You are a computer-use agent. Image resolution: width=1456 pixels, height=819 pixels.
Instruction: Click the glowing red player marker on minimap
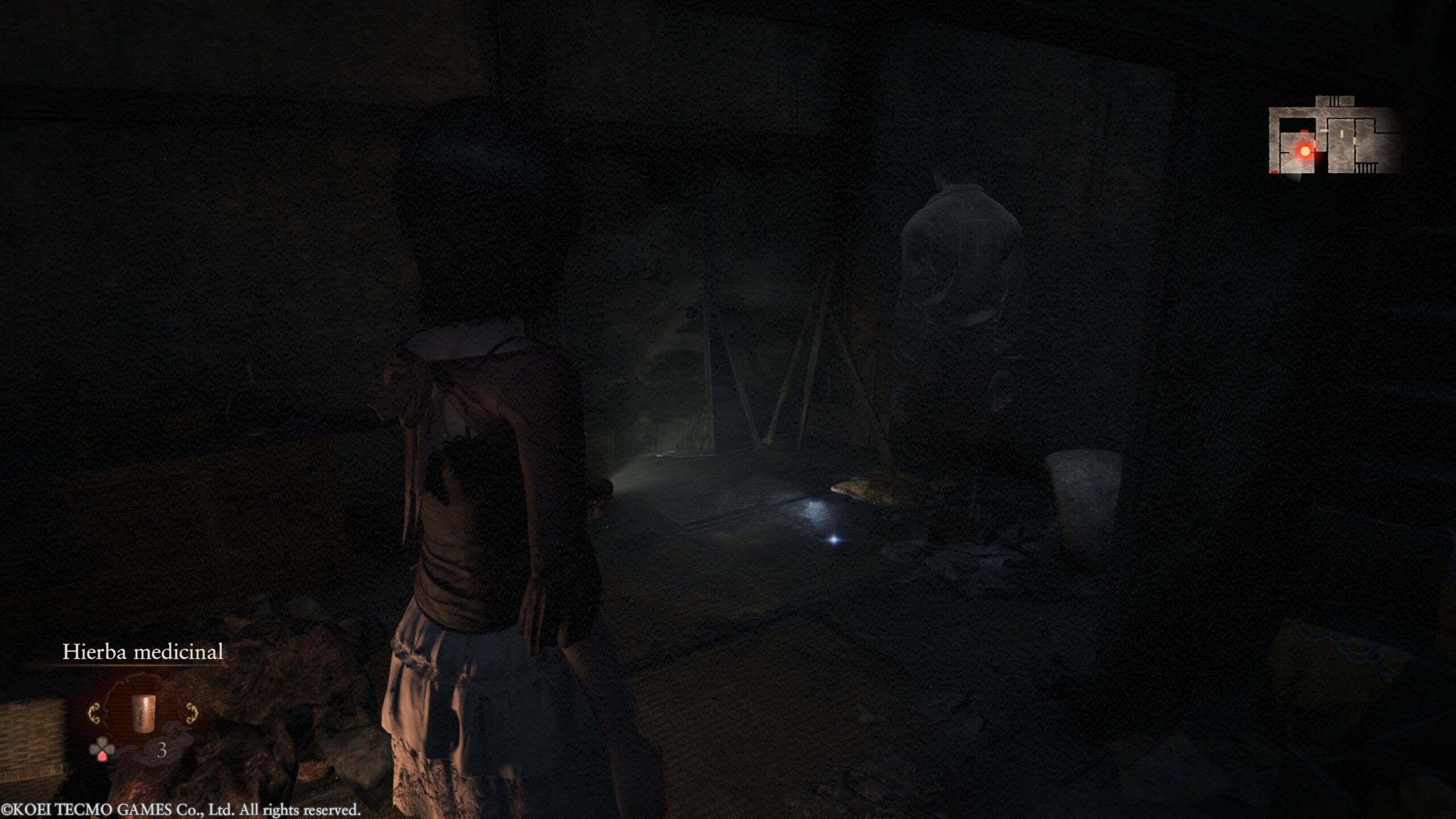(x=1305, y=151)
